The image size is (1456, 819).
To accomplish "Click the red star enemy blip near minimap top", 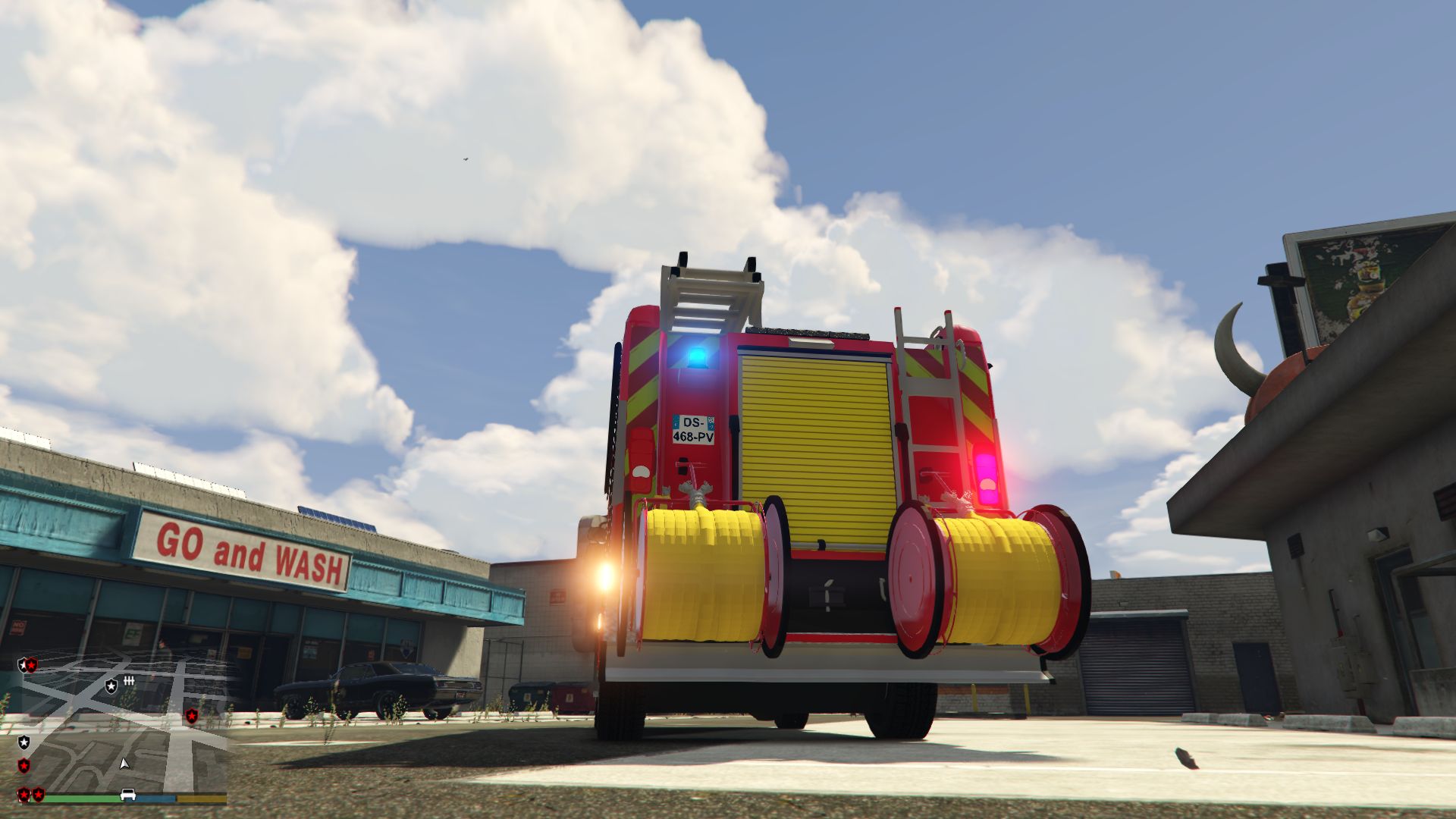I will [x=192, y=716].
